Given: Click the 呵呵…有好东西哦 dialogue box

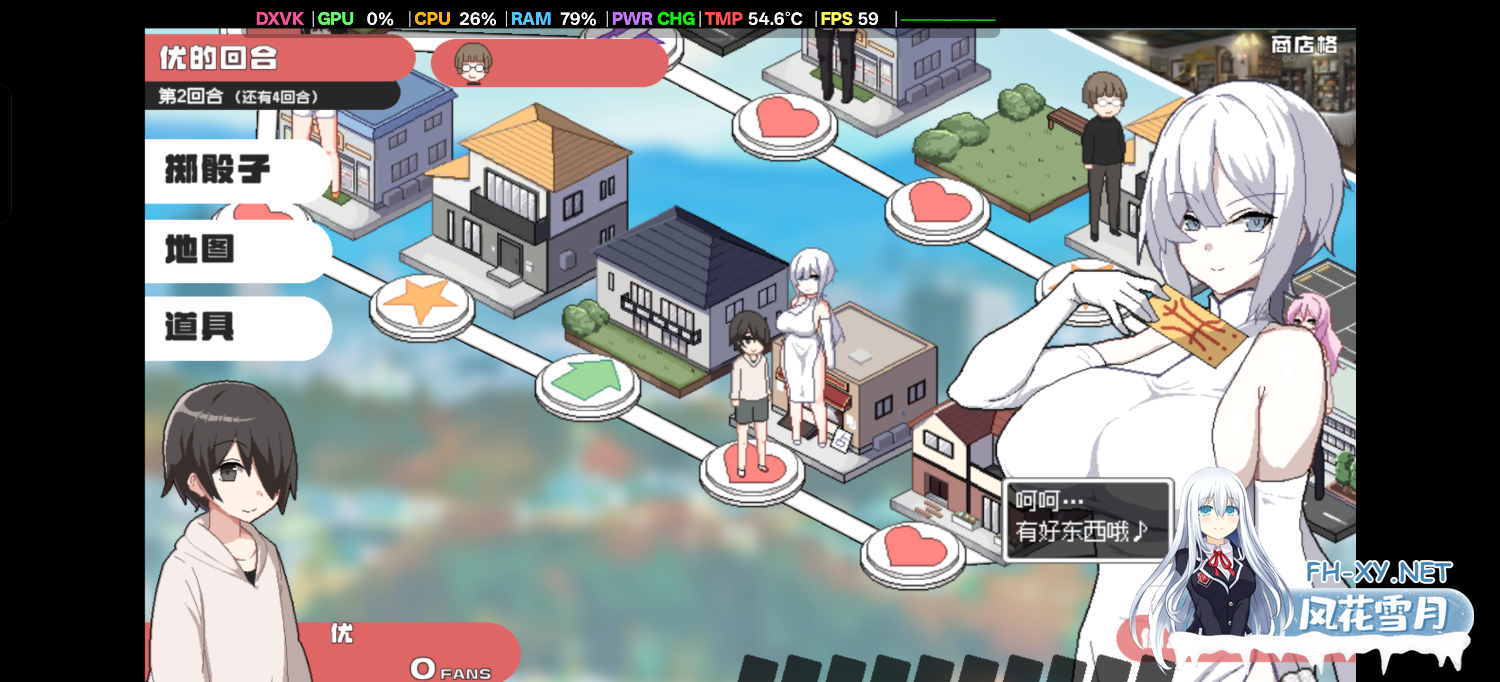Looking at the screenshot, I should coord(1086,518).
